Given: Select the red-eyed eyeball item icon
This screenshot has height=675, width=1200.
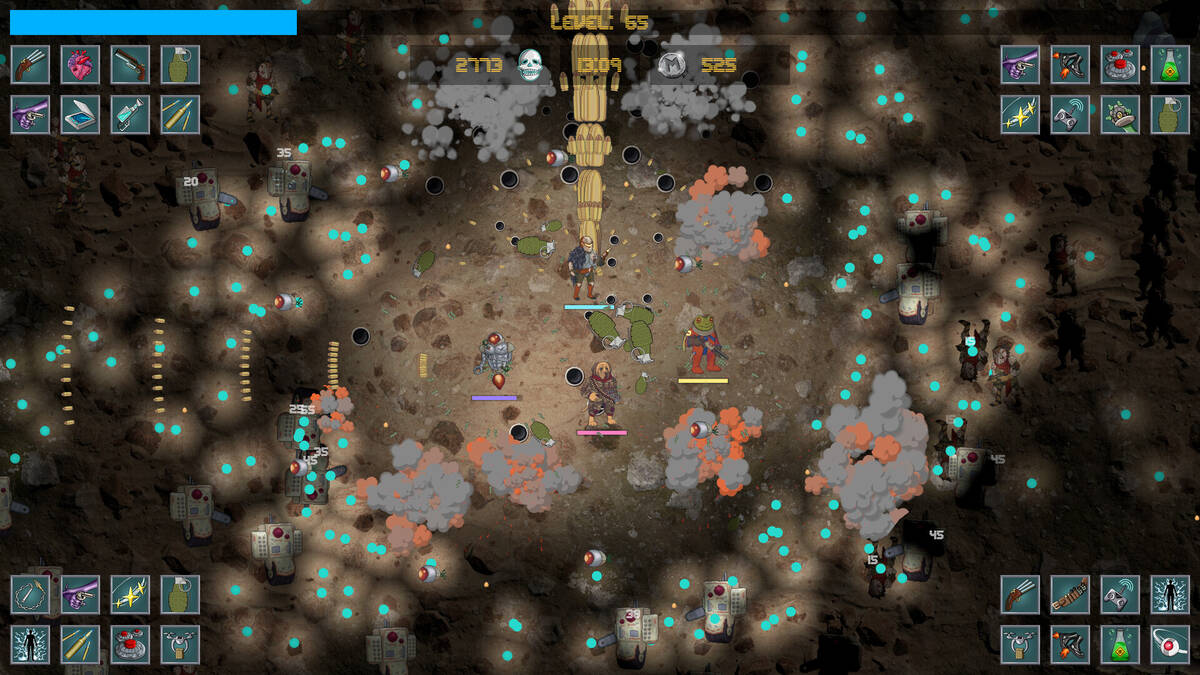Looking at the screenshot, I should [1170, 644].
